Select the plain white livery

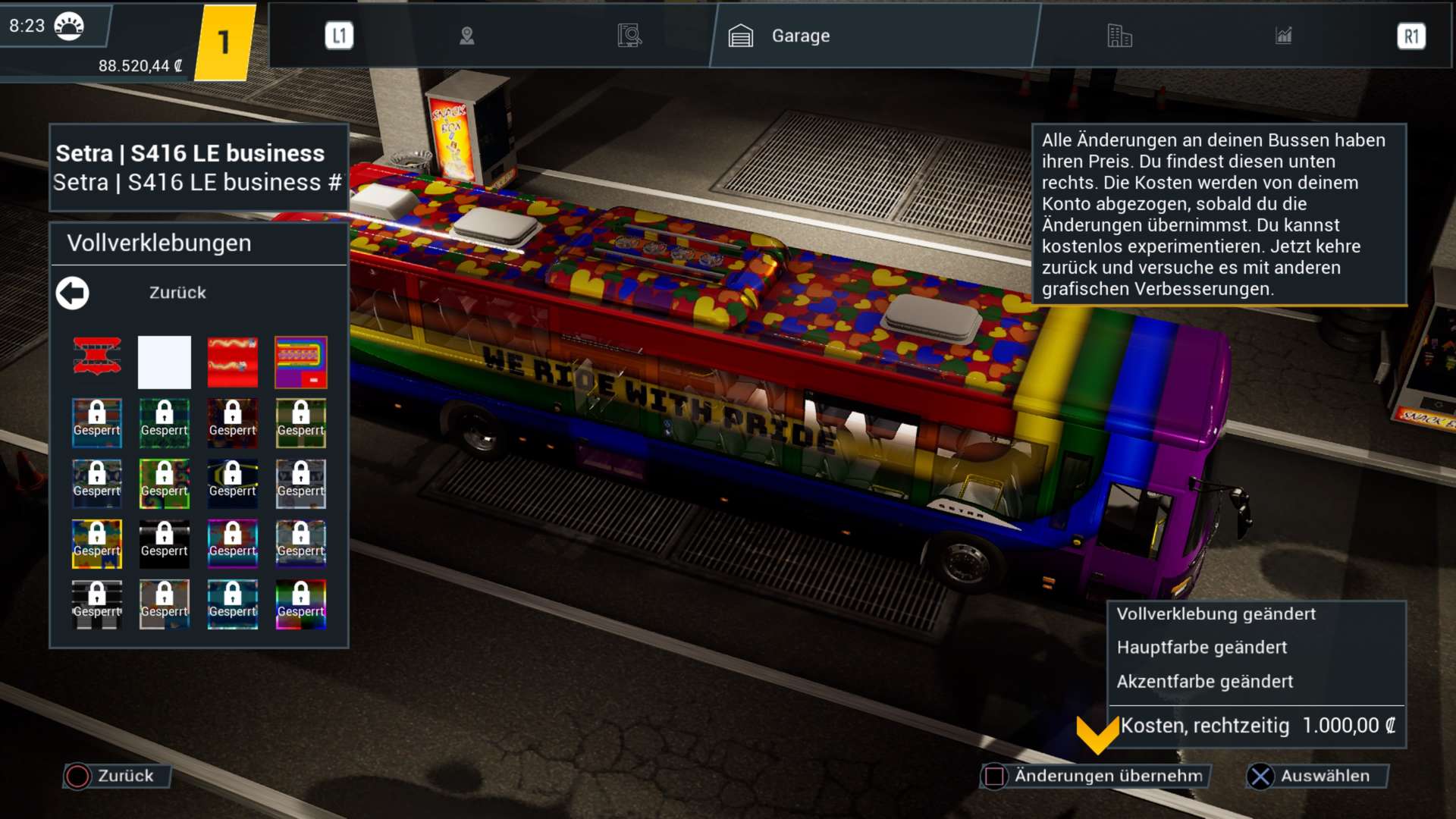tap(165, 362)
